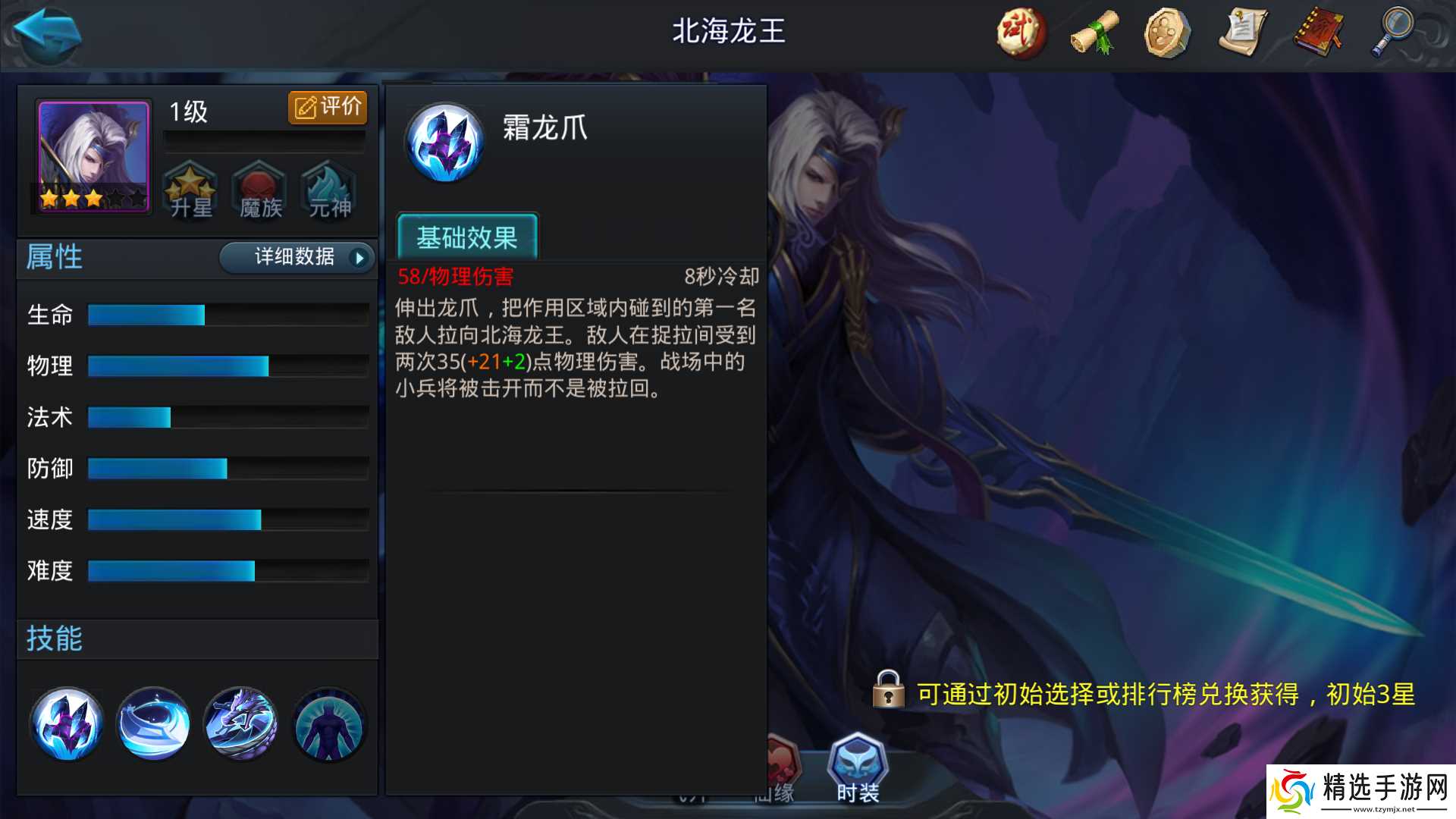
Task: Click the scroll with green ribbon icon
Action: [x=1093, y=32]
